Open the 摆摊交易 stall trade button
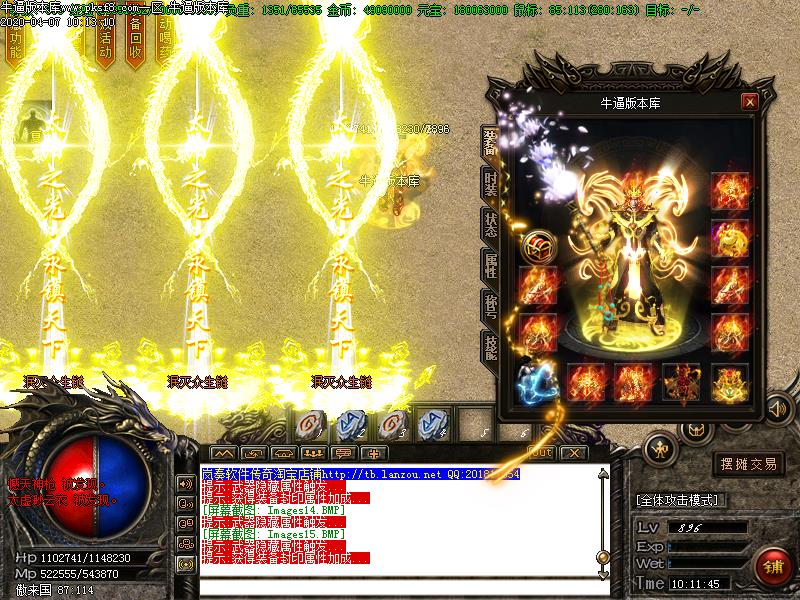Screen dimensions: 800x600 click(x=748, y=464)
